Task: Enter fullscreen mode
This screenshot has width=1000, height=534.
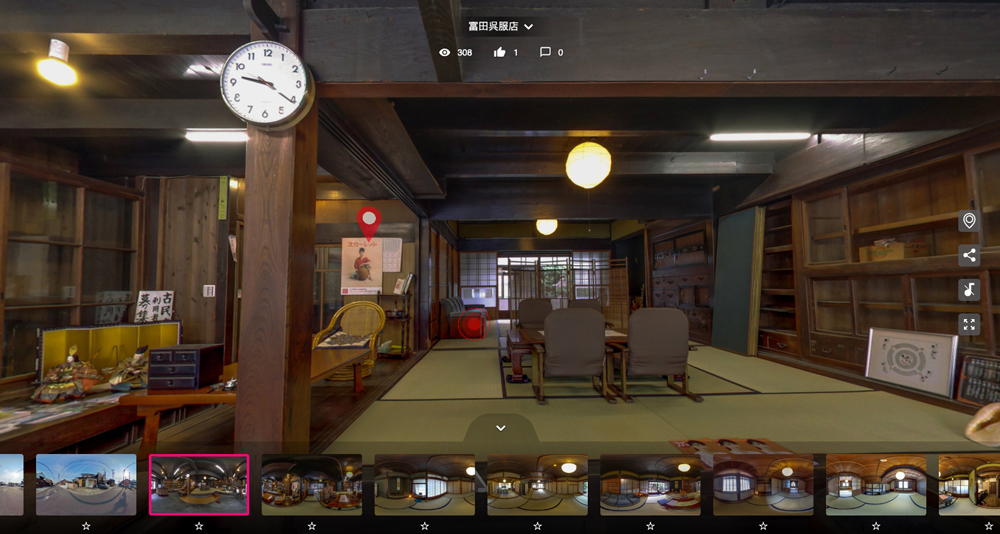Action: pos(968,324)
